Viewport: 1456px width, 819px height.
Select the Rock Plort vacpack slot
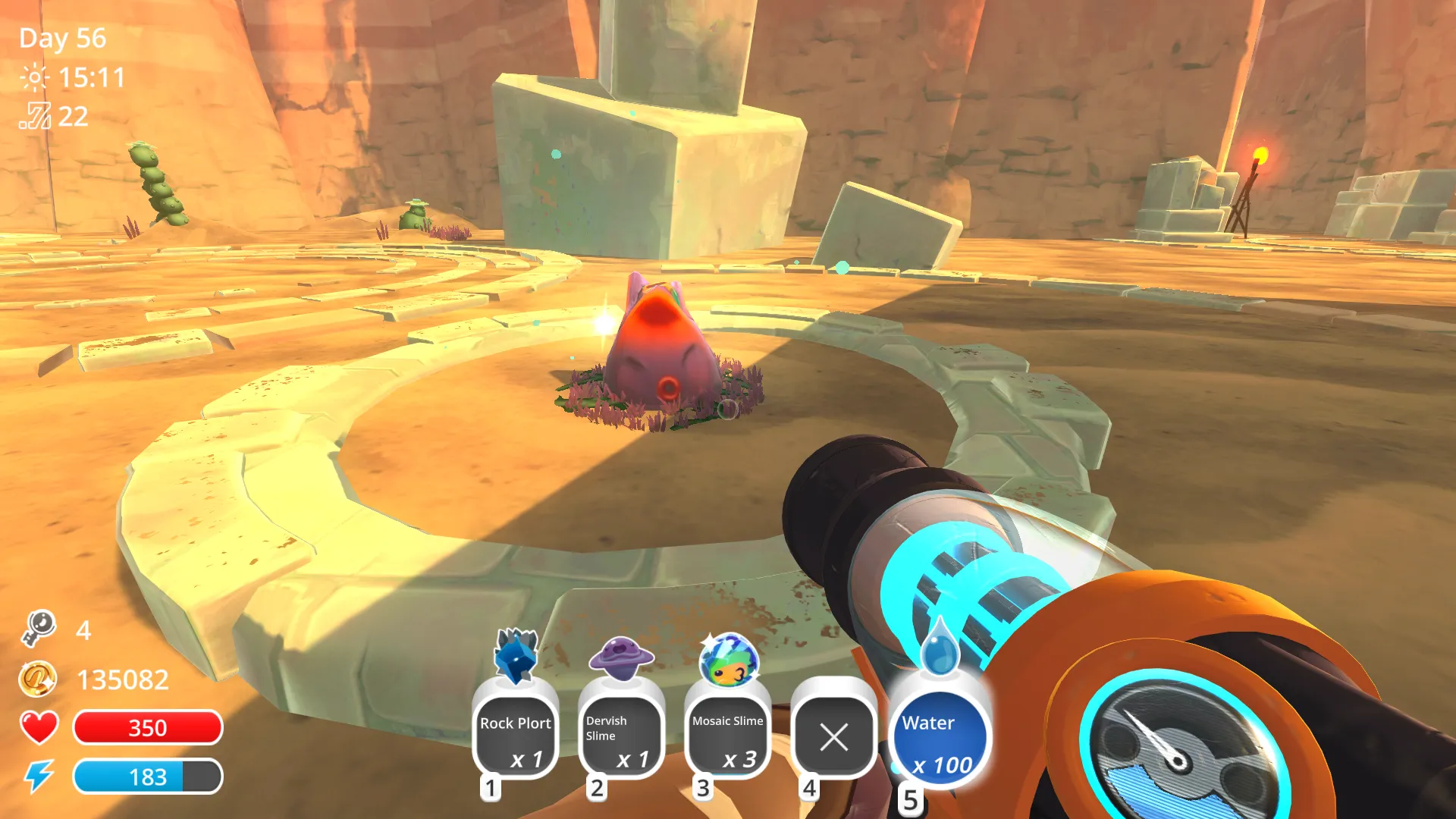coord(516,736)
